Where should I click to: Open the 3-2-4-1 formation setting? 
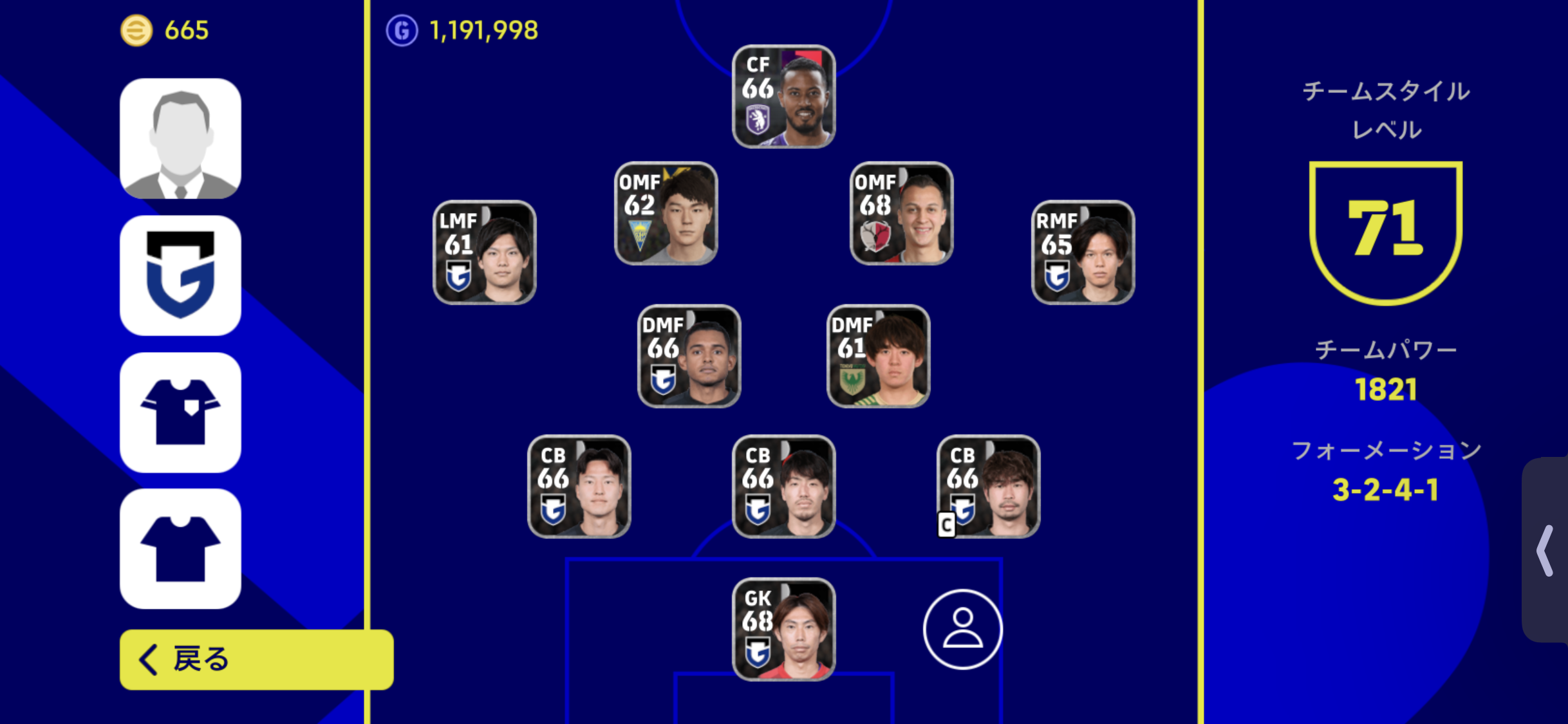pyautogui.click(x=1385, y=490)
